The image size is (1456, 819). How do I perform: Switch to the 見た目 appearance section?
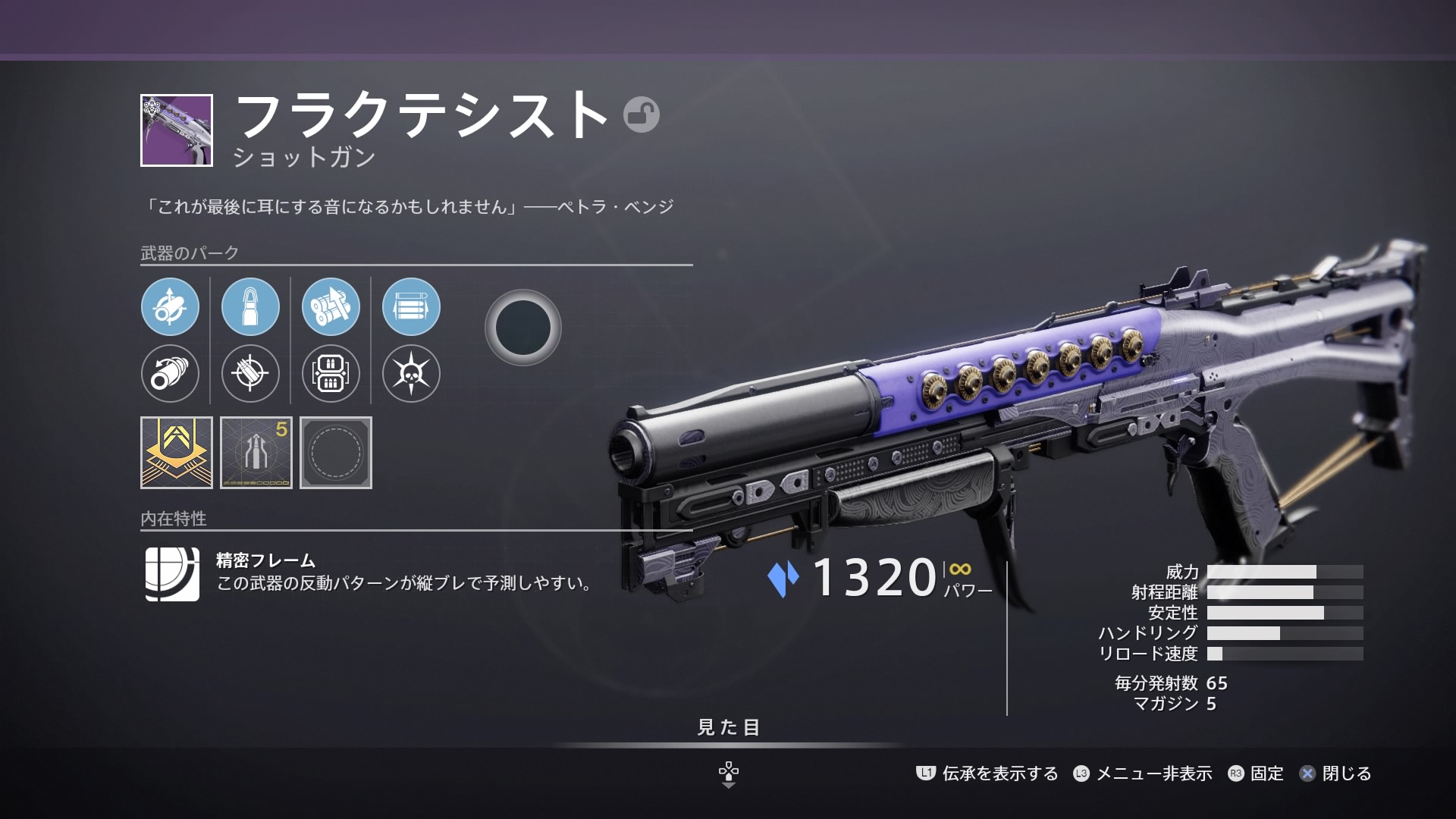(x=728, y=728)
